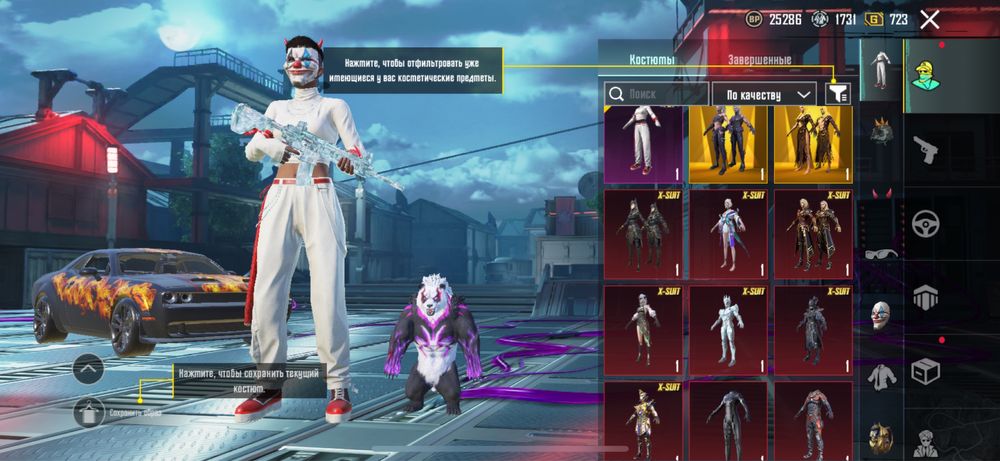Viewport: 1000px width, 461px height.
Task: Click the Поиск search field
Action: point(656,94)
